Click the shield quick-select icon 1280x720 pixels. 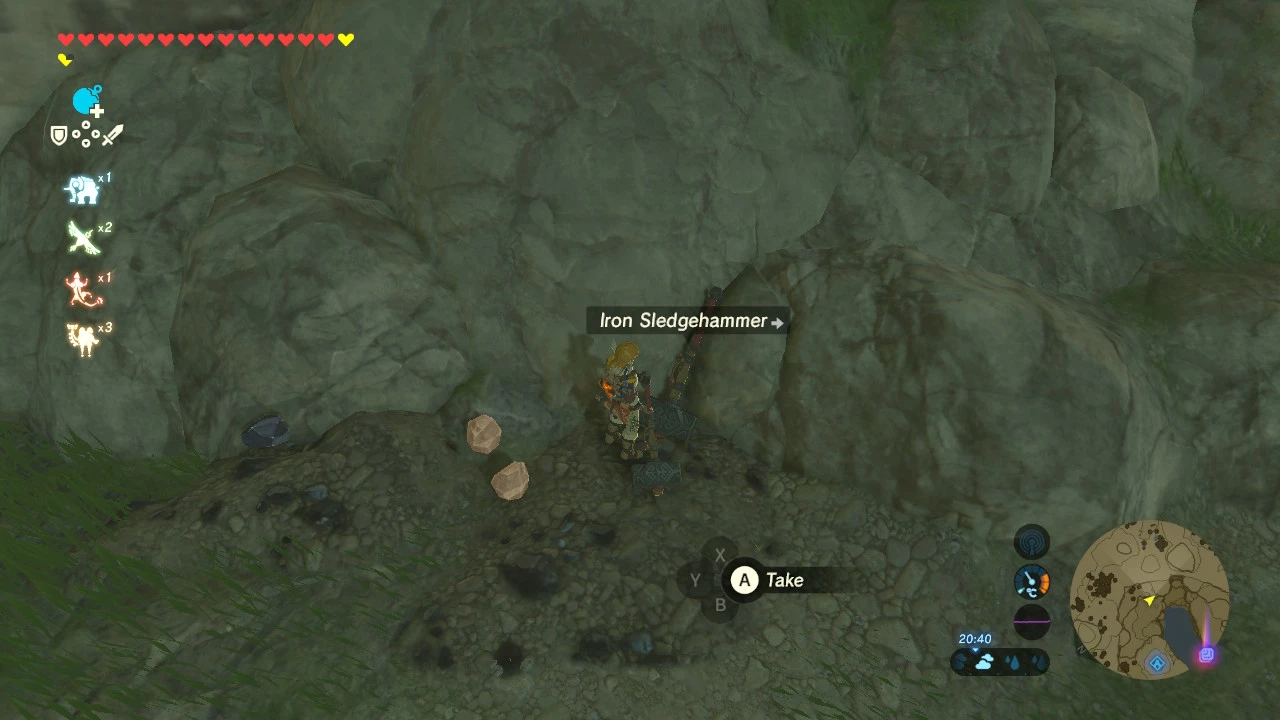(59, 135)
